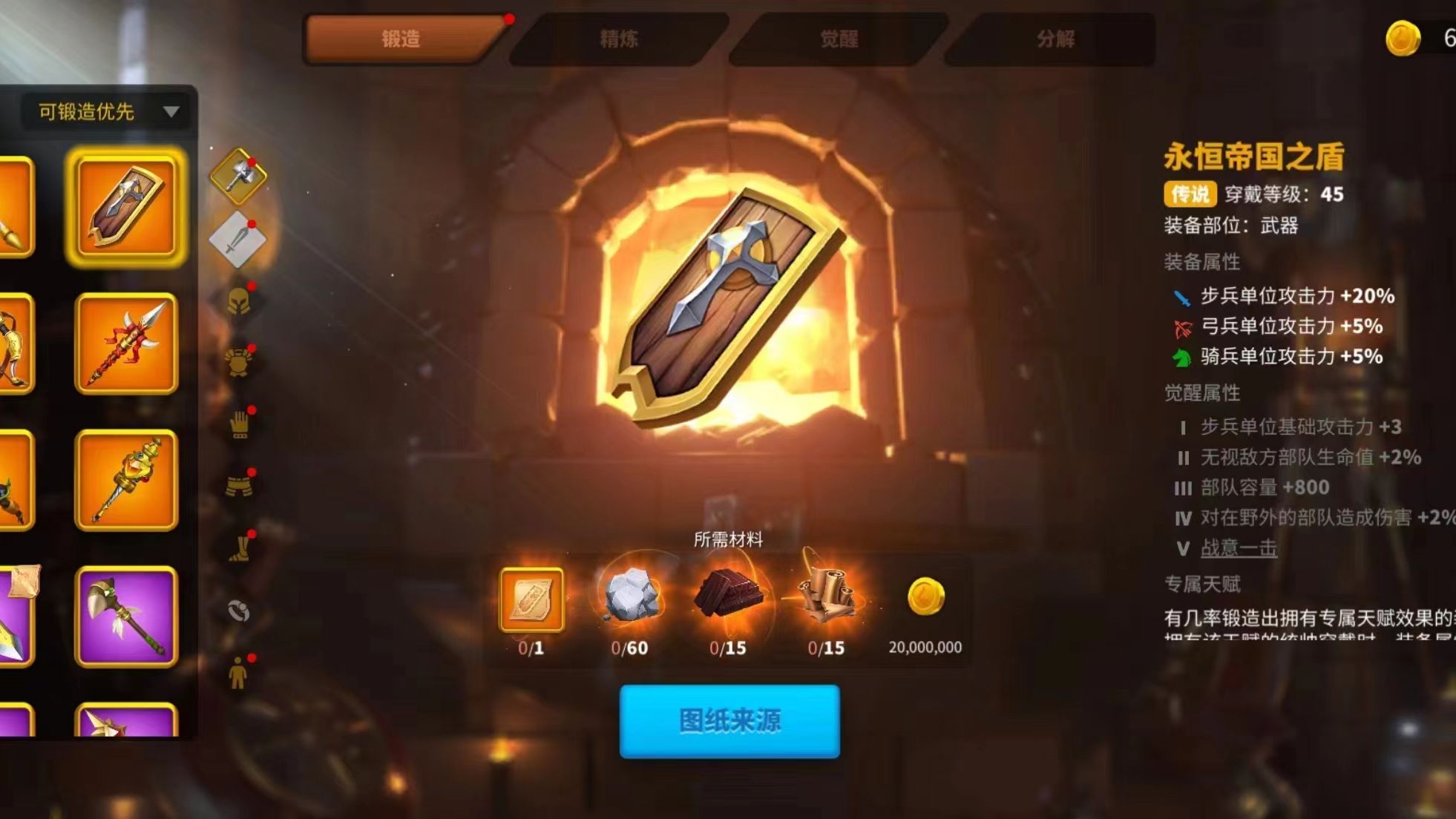The width and height of the screenshot is (1456, 819).
Task: Switch to the 觉醒 tab
Action: pyautogui.click(x=839, y=41)
